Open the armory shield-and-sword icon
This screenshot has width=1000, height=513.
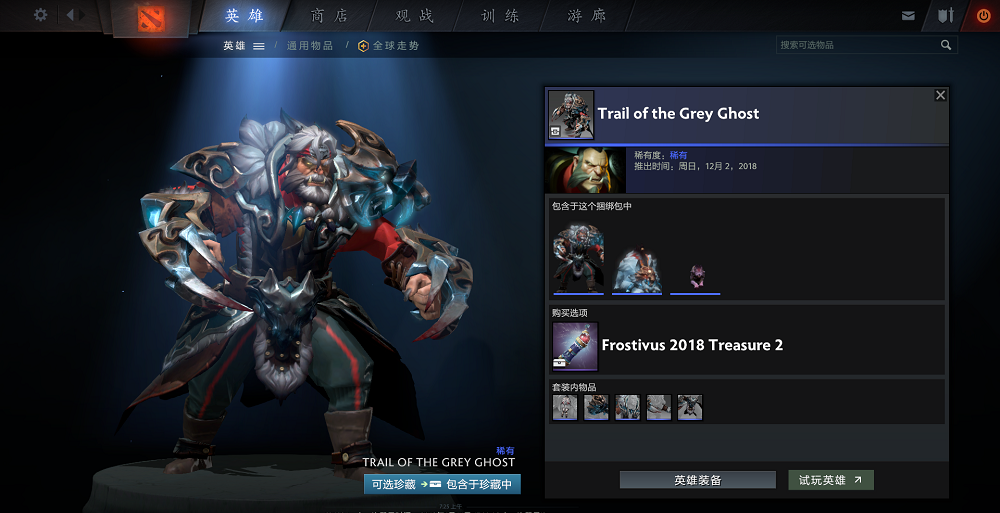click(x=945, y=16)
